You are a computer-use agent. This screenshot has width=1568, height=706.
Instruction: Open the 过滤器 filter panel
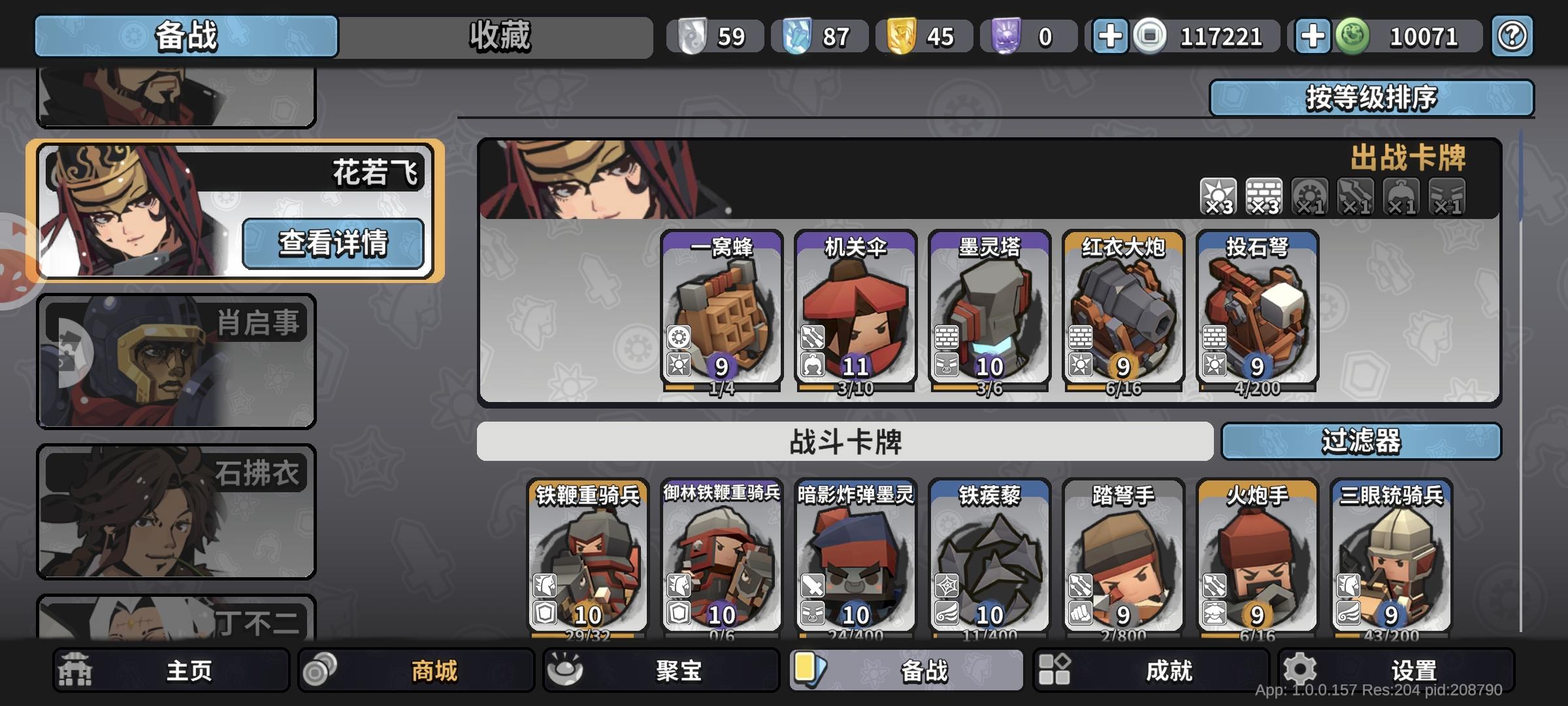pos(1363,442)
